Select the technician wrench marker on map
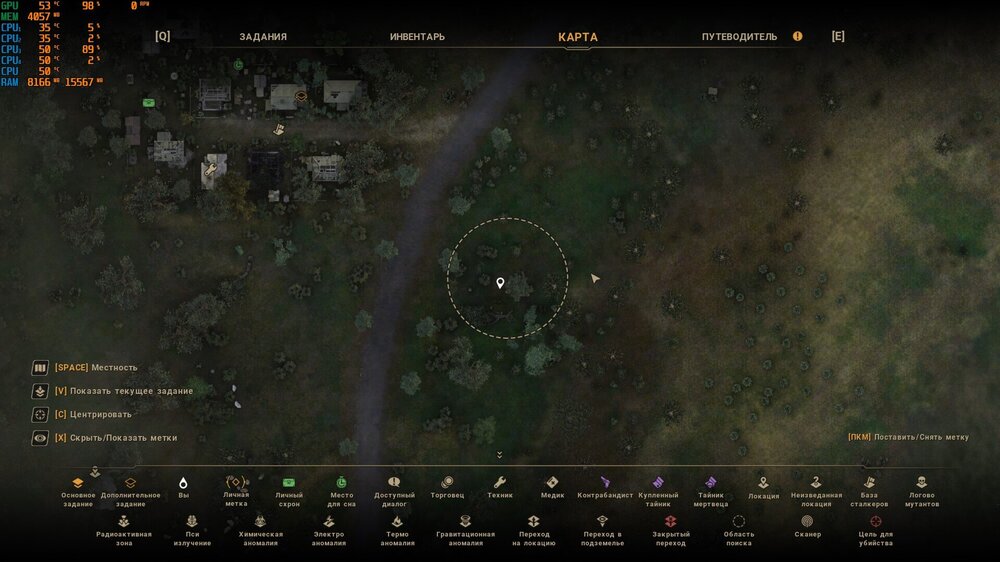The height and width of the screenshot is (562, 1000). tap(210, 170)
